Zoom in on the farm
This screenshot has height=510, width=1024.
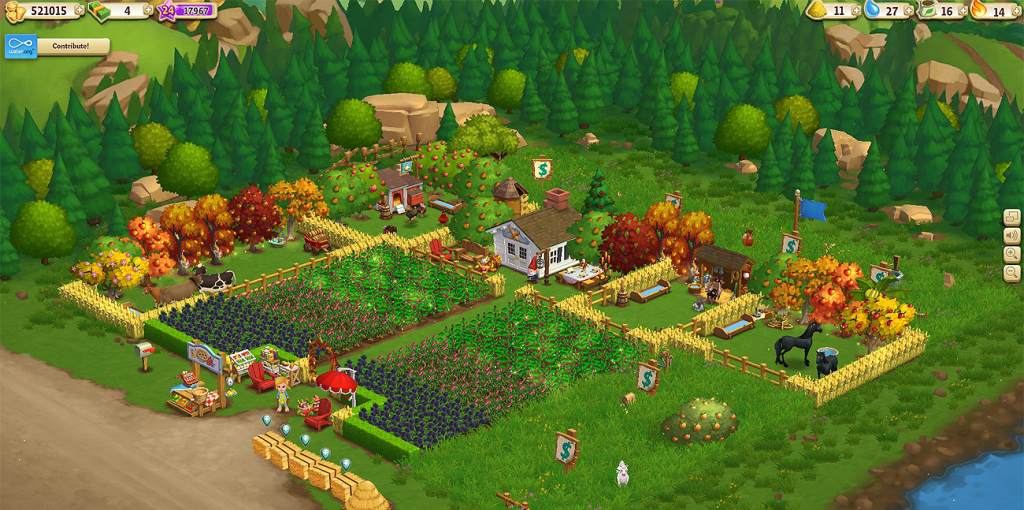(1012, 254)
